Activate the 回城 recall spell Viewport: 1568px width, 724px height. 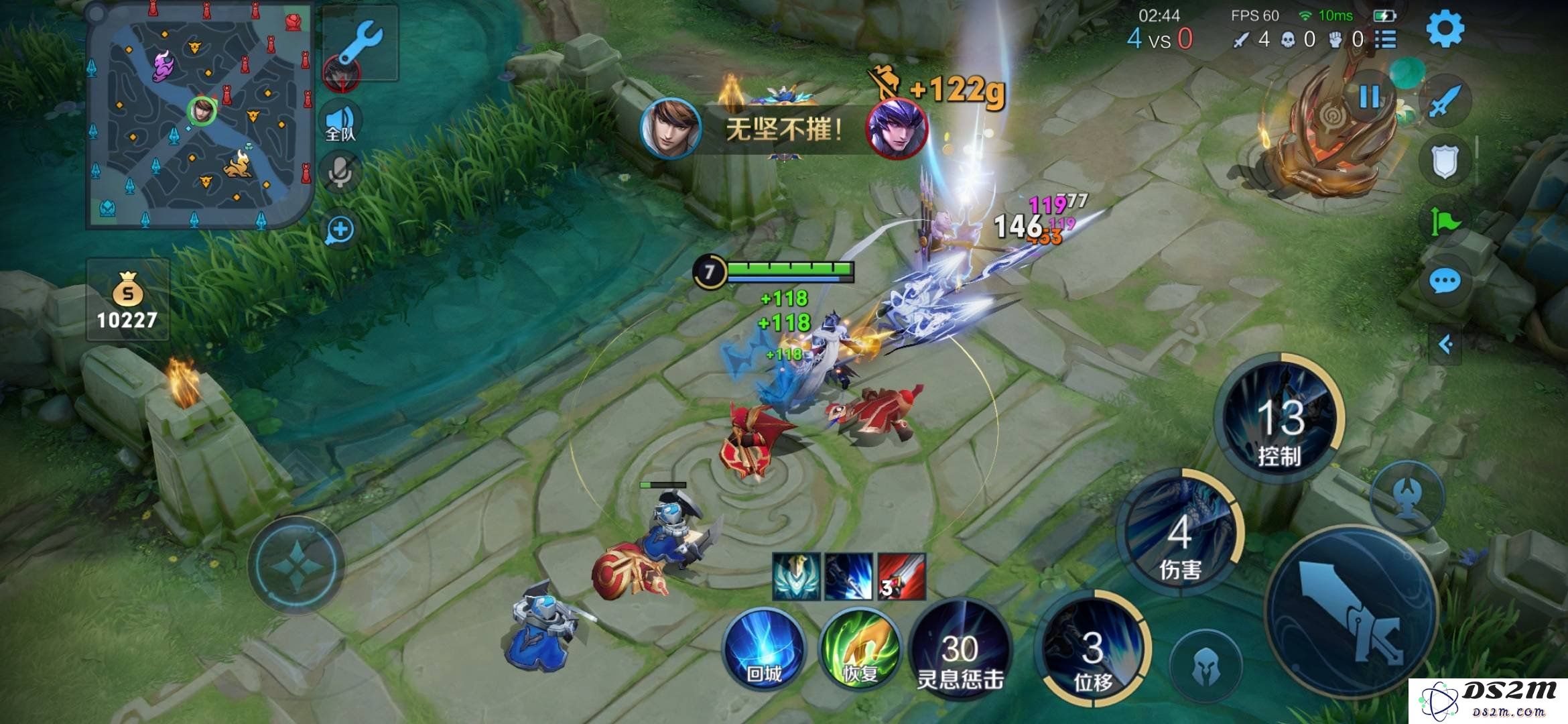[764, 648]
